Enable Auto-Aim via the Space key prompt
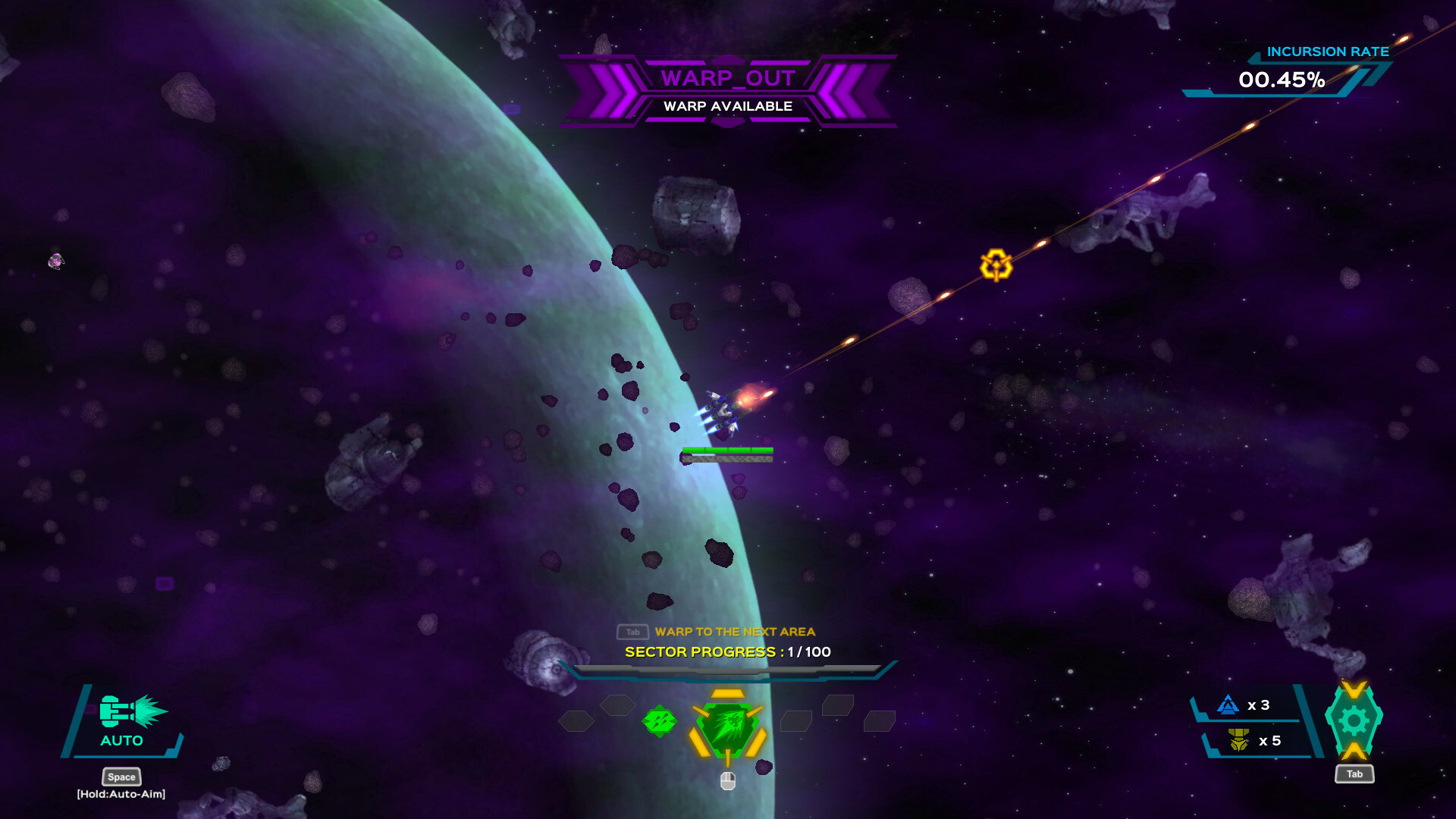This screenshot has height=819, width=1456. (121, 777)
